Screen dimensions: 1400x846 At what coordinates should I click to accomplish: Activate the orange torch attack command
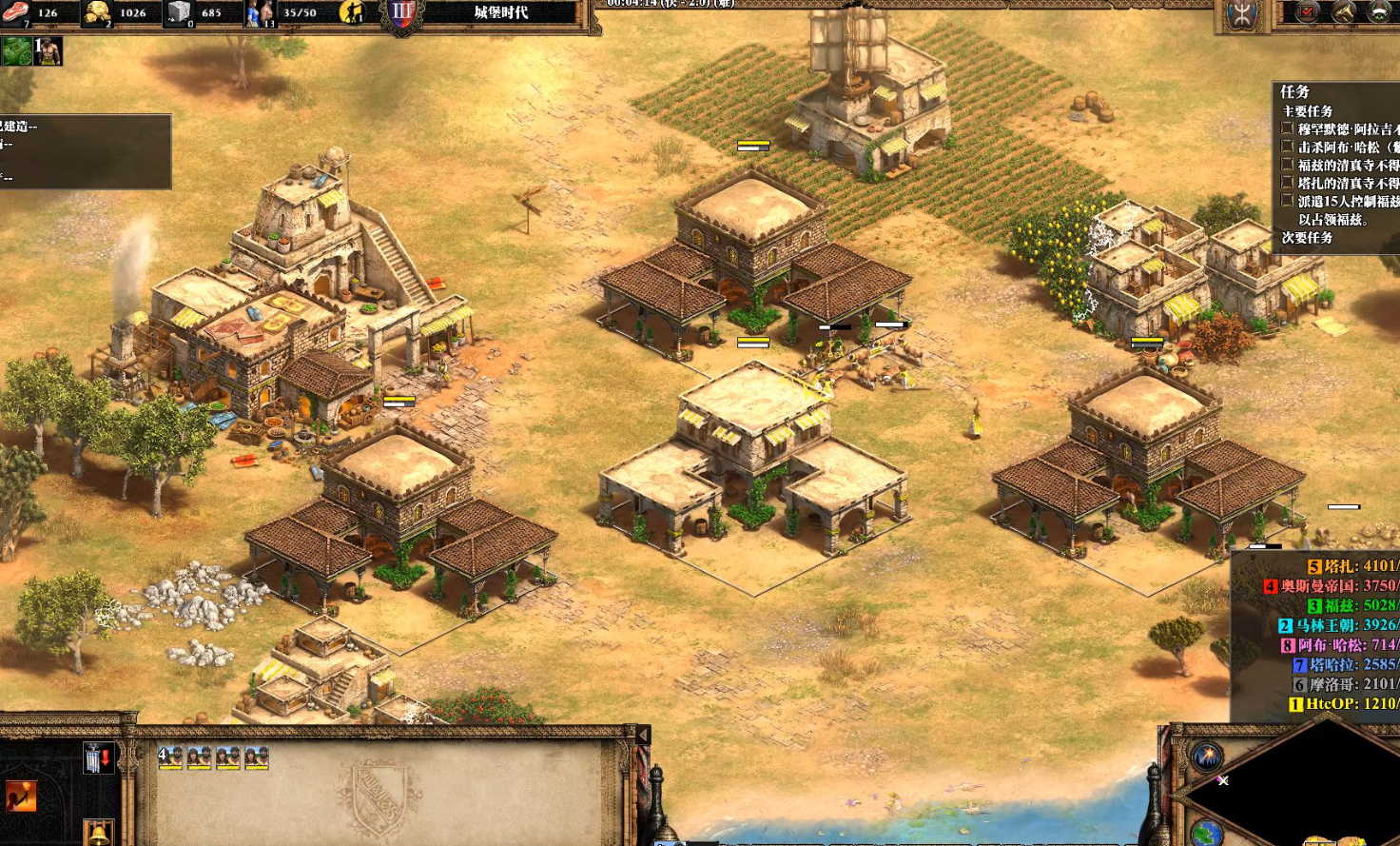(20, 796)
